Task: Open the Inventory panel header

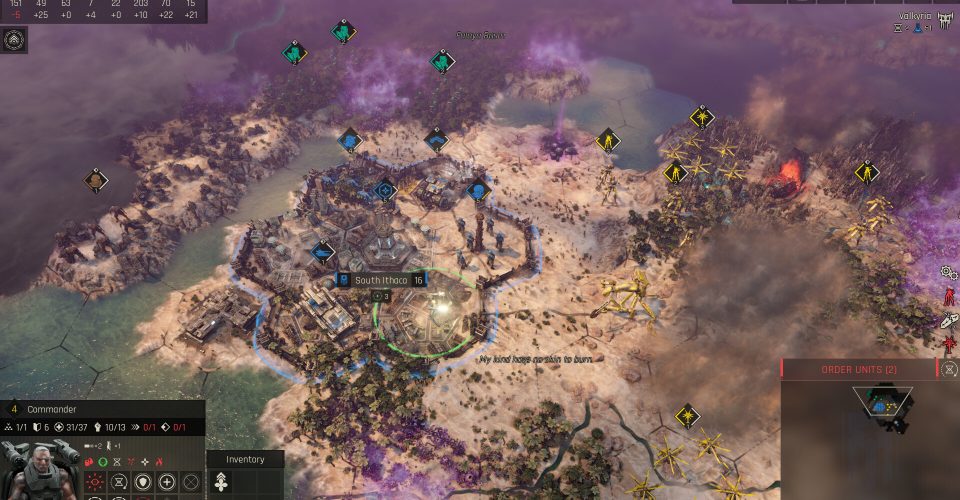Action: tap(245, 459)
